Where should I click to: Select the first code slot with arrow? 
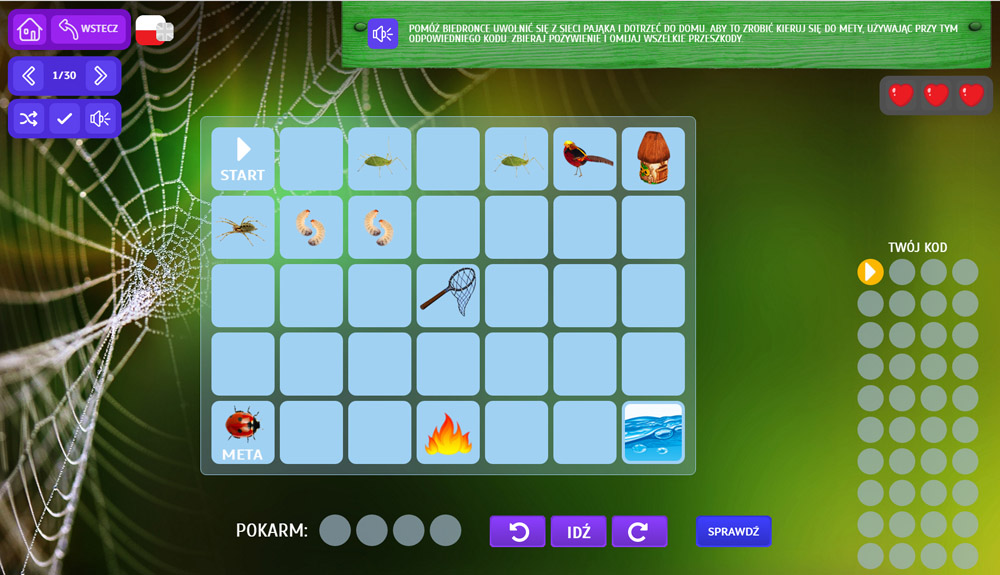point(870,271)
